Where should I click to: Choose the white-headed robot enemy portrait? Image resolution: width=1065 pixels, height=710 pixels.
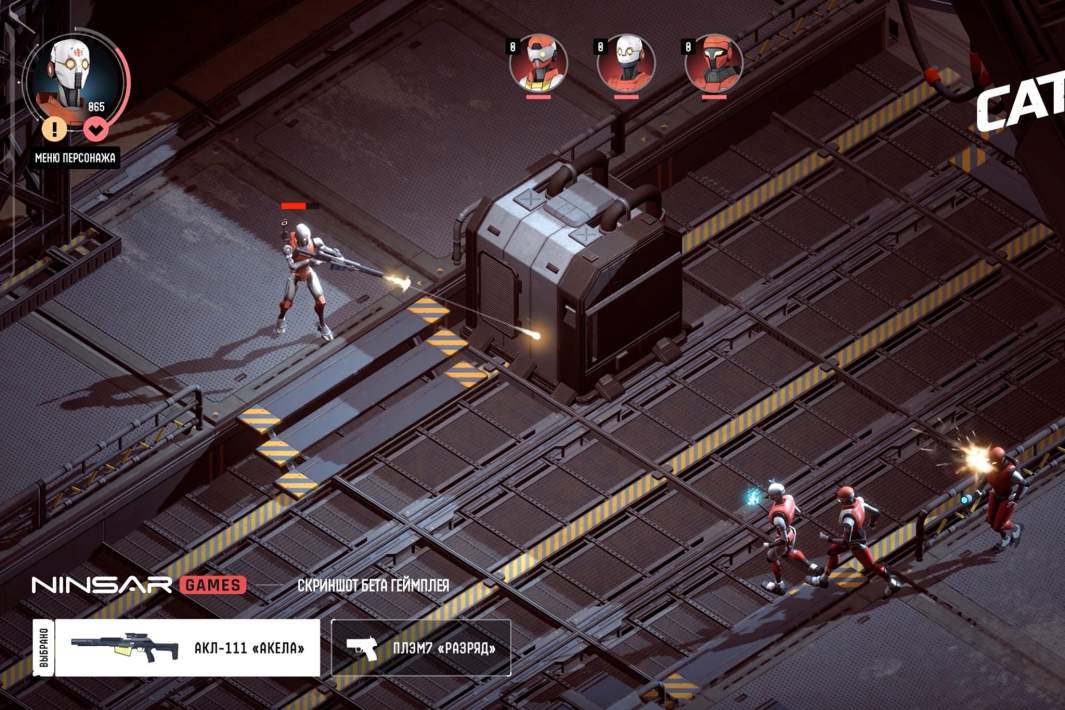click(626, 63)
